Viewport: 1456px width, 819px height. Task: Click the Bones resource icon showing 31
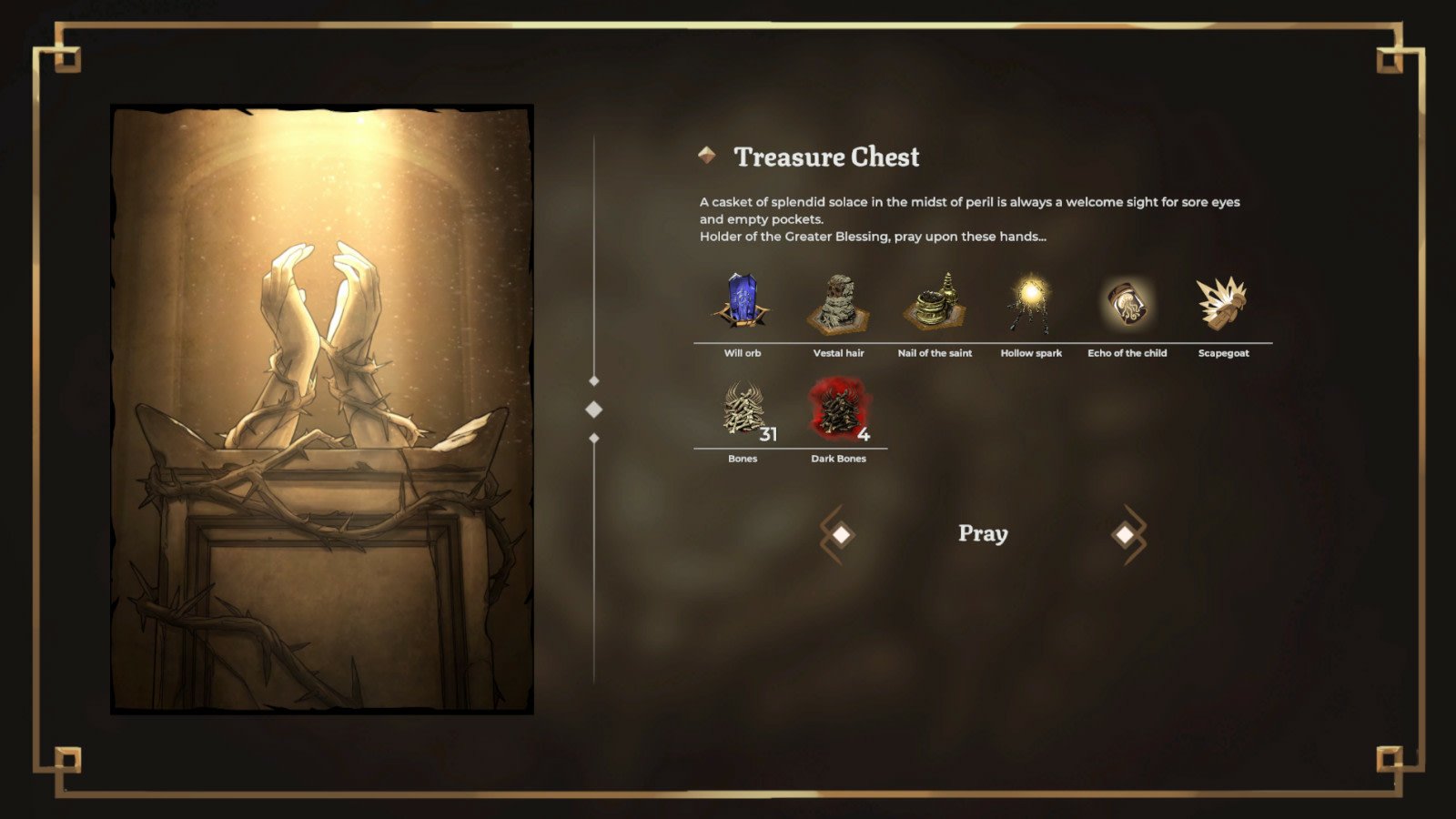point(743,411)
